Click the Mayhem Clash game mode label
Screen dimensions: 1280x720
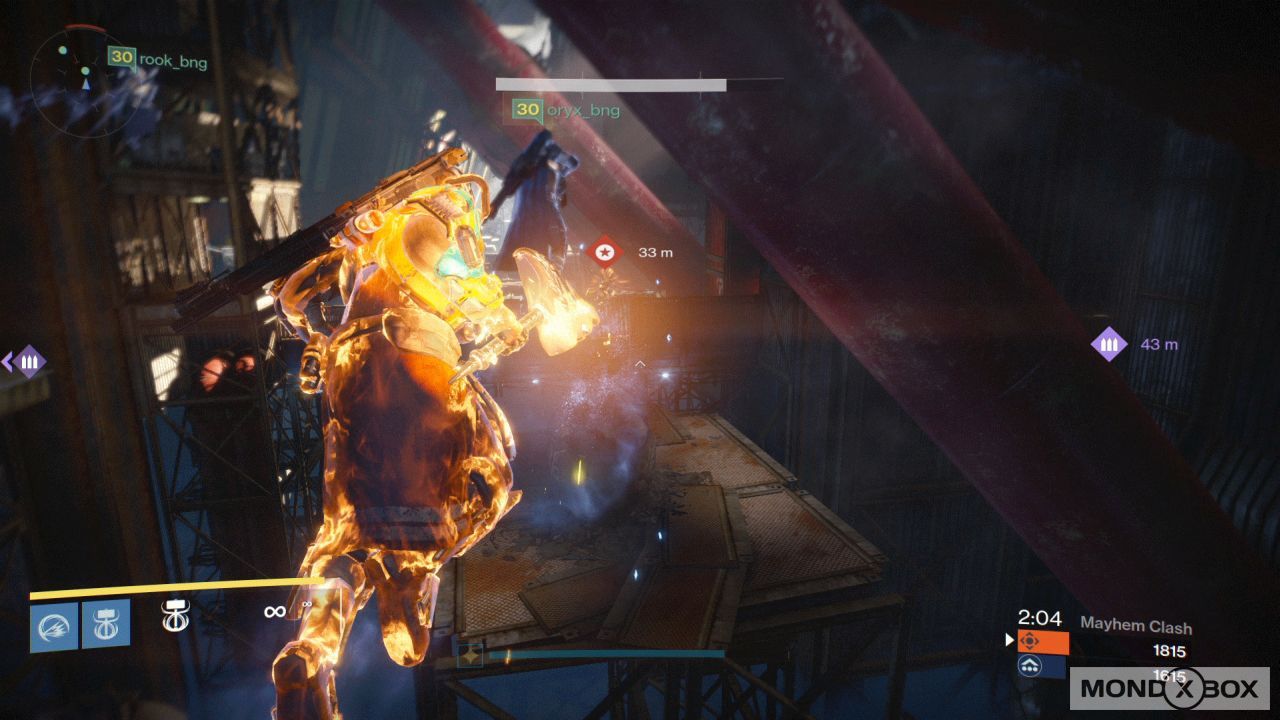point(1136,627)
